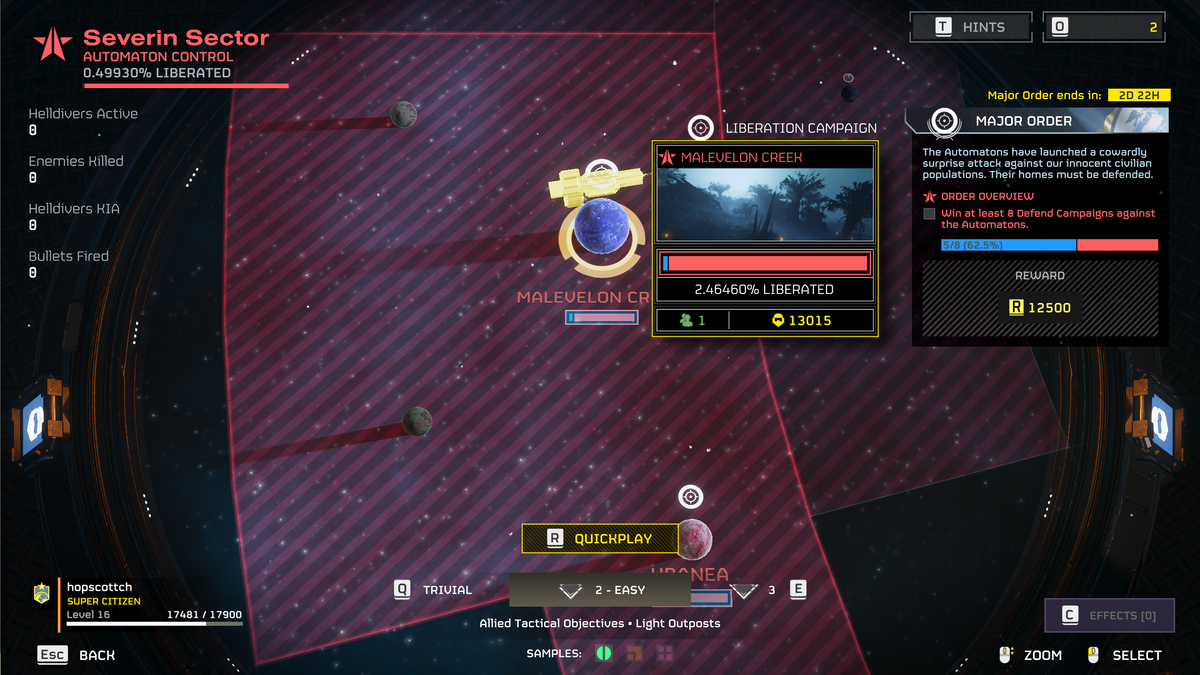Click the target marker above Ubanea
This screenshot has width=1200, height=675.
(x=690, y=497)
